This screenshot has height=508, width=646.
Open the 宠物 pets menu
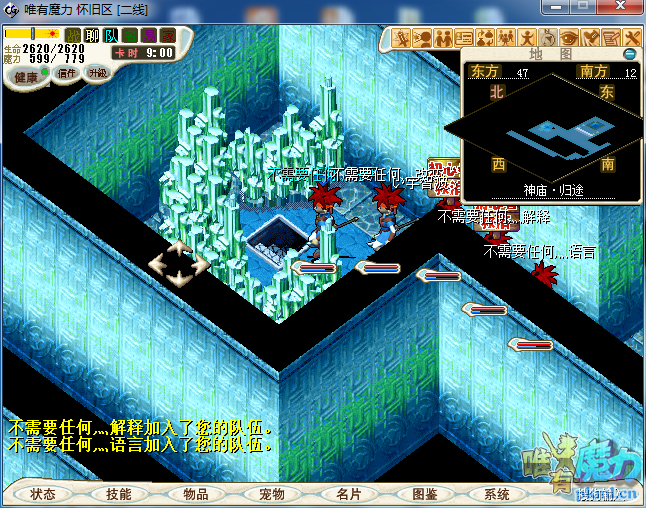tap(271, 494)
